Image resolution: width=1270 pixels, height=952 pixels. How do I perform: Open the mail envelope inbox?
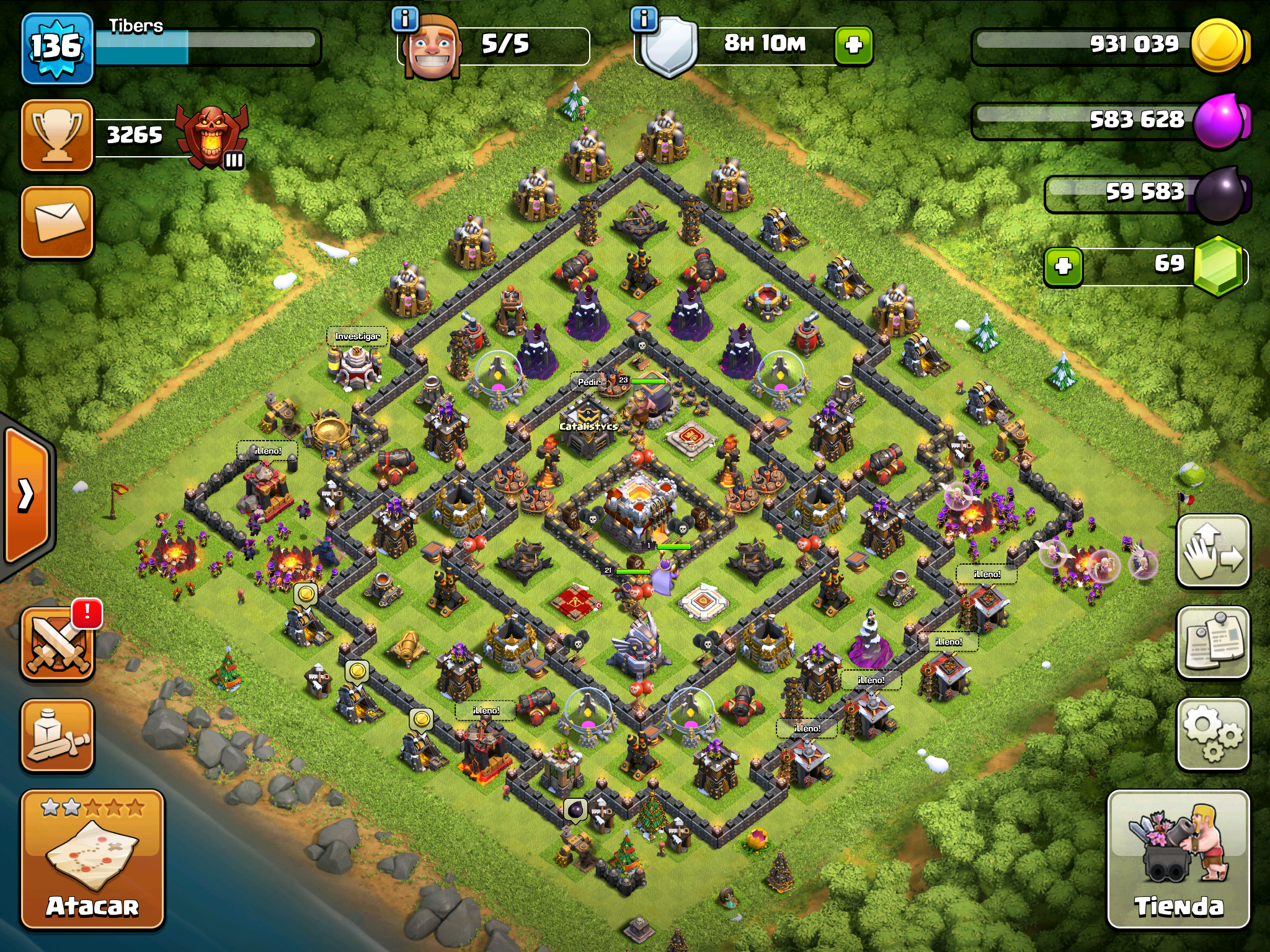coord(57,221)
